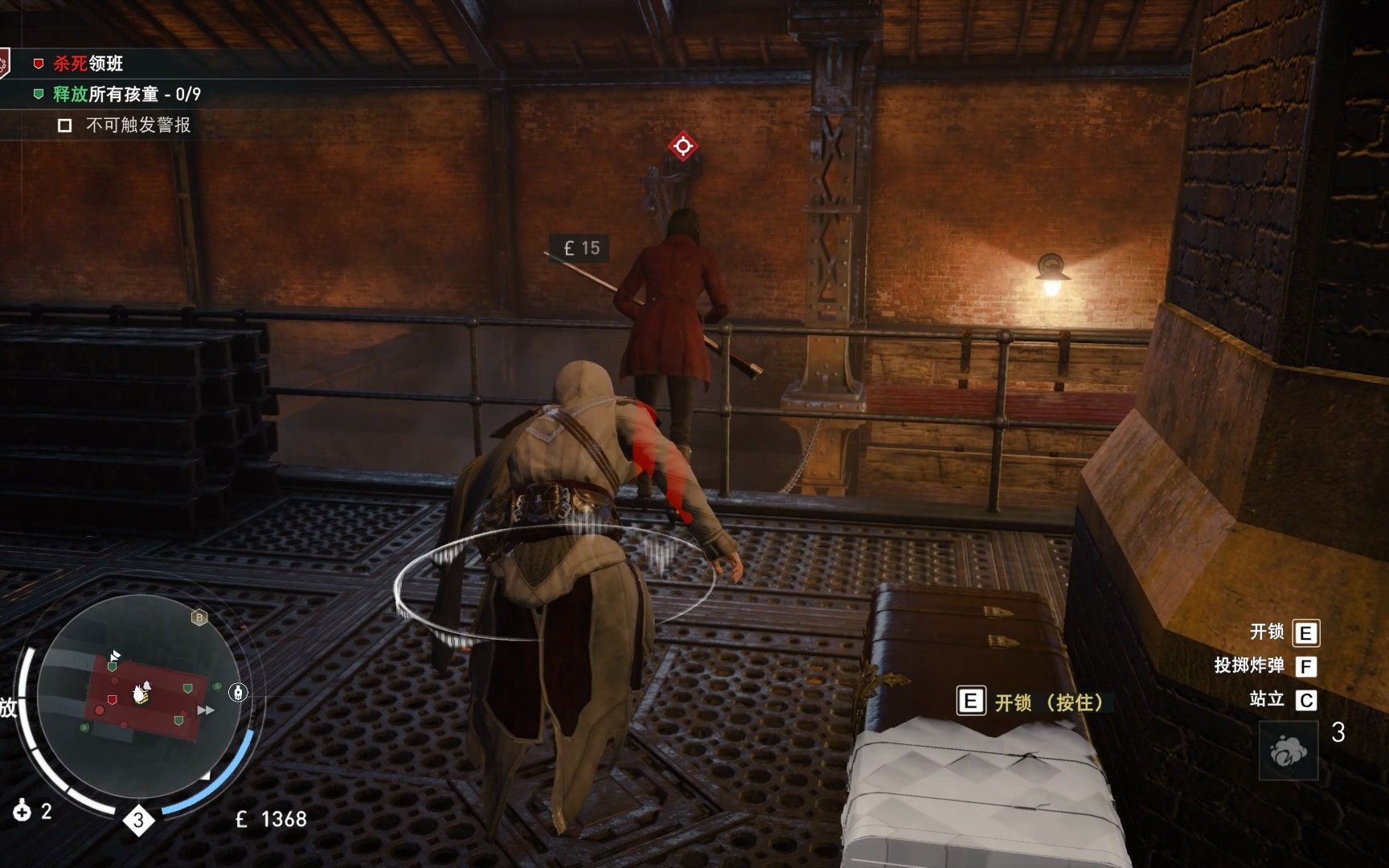Select the 释放所有孩童 objective

coord(126,94)
